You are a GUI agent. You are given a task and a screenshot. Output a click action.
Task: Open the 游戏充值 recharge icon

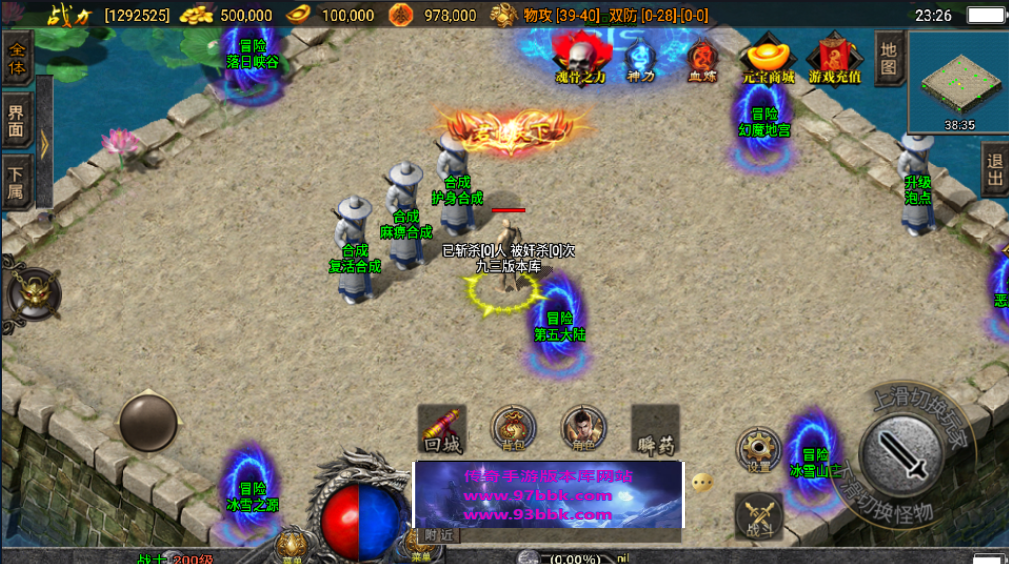point(834,58)
